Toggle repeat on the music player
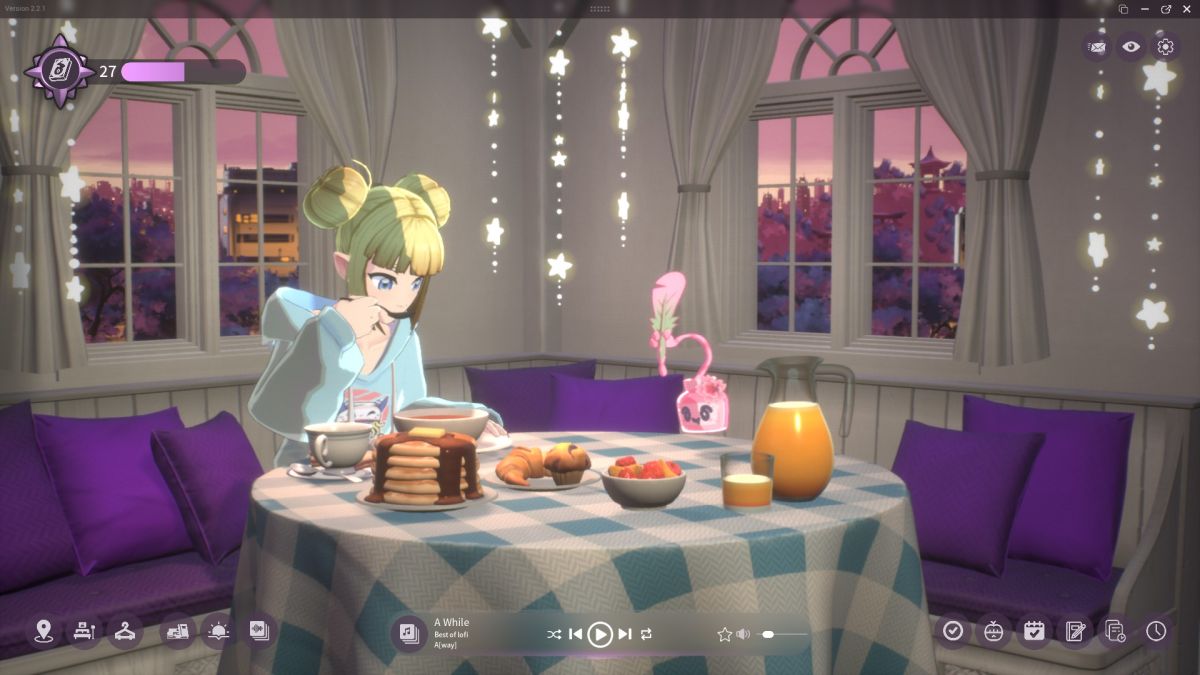 [x=647, y=634]
